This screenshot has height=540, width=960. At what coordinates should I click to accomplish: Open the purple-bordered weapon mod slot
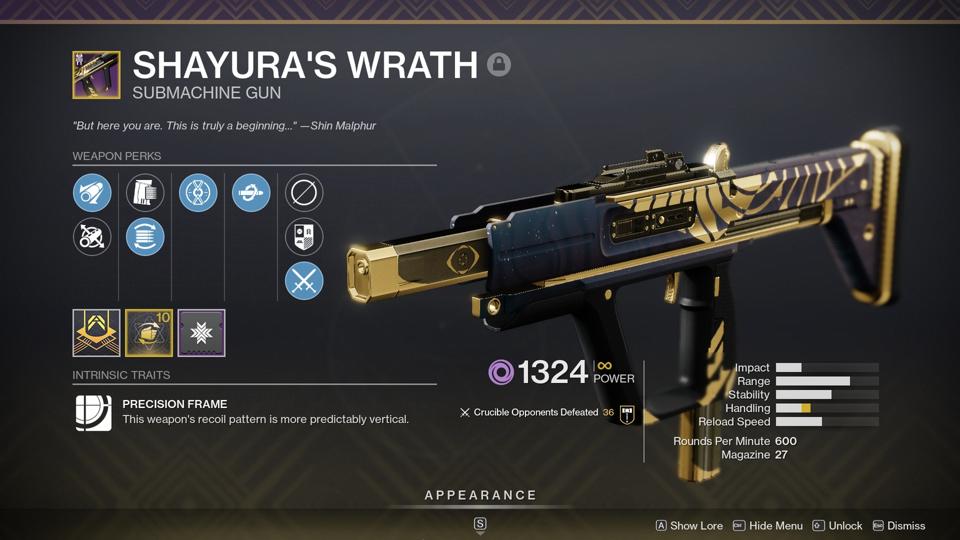click(x=201, y=333)
